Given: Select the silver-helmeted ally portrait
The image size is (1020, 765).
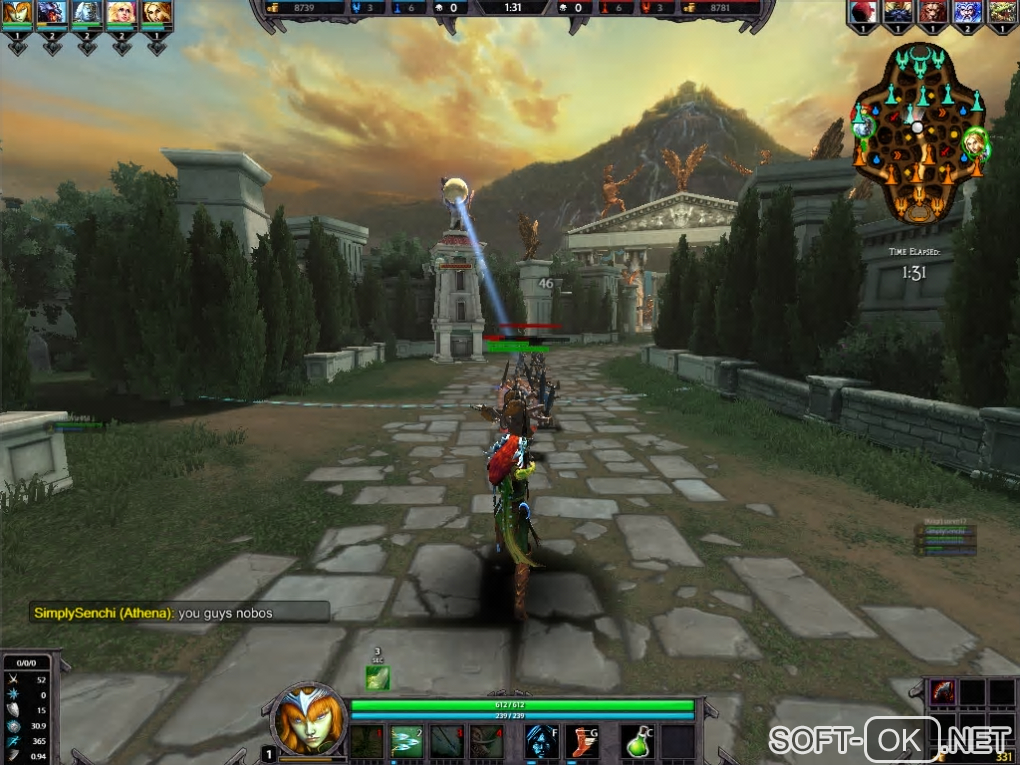Looking at the screenshot, I should tap(86, 13).
